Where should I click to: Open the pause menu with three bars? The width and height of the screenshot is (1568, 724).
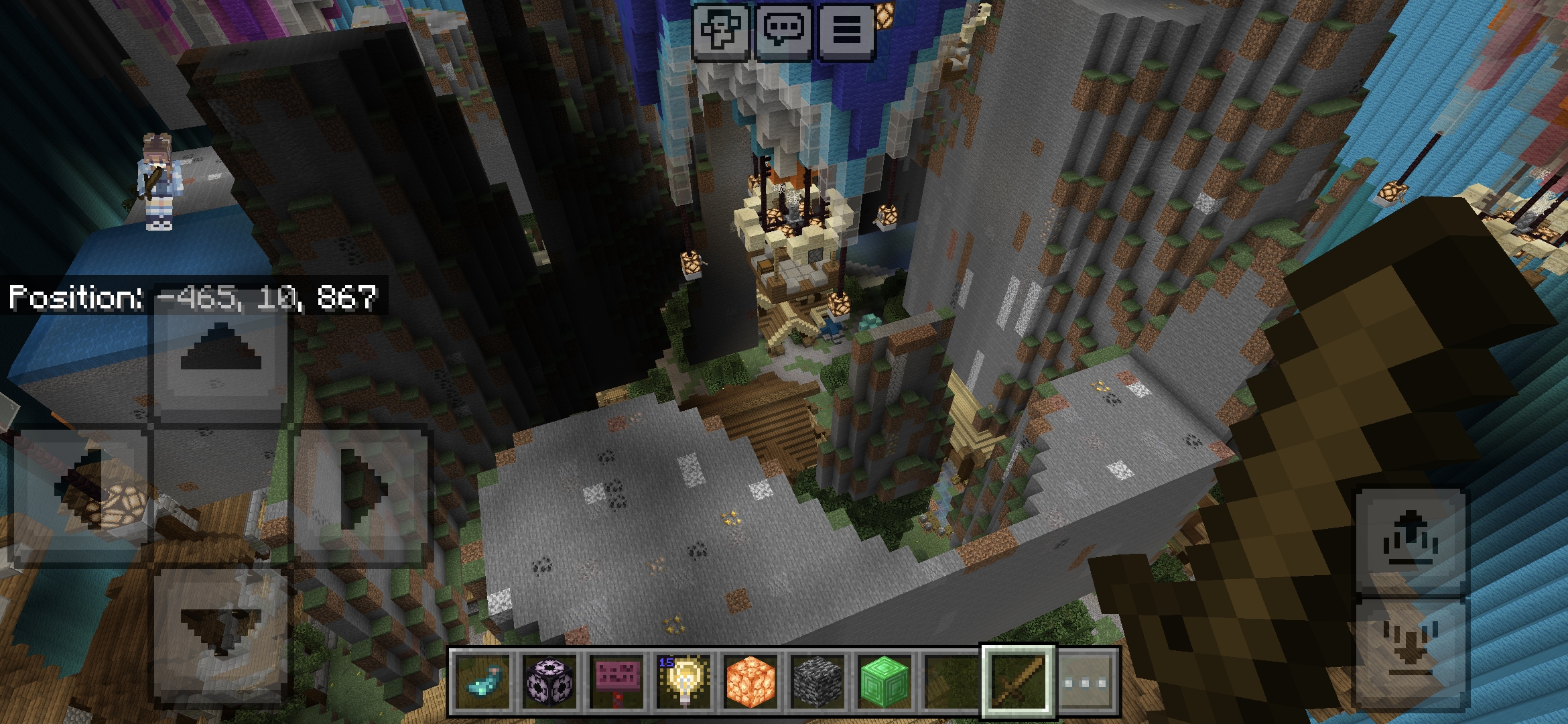pyautogui.click(x=846, y=30)
